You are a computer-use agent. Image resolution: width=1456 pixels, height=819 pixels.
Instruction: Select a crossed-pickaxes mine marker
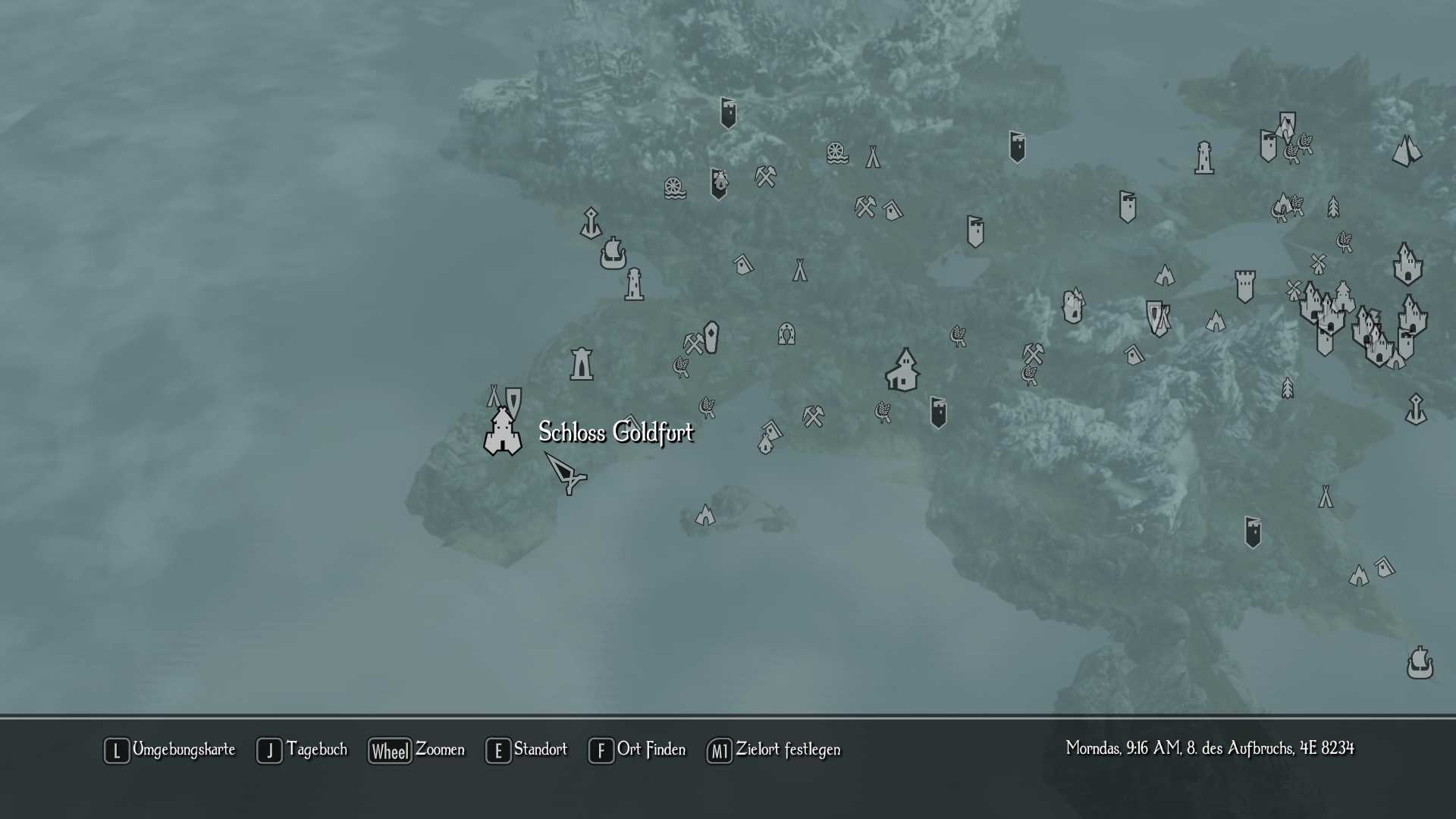click(x=764, y=176)
